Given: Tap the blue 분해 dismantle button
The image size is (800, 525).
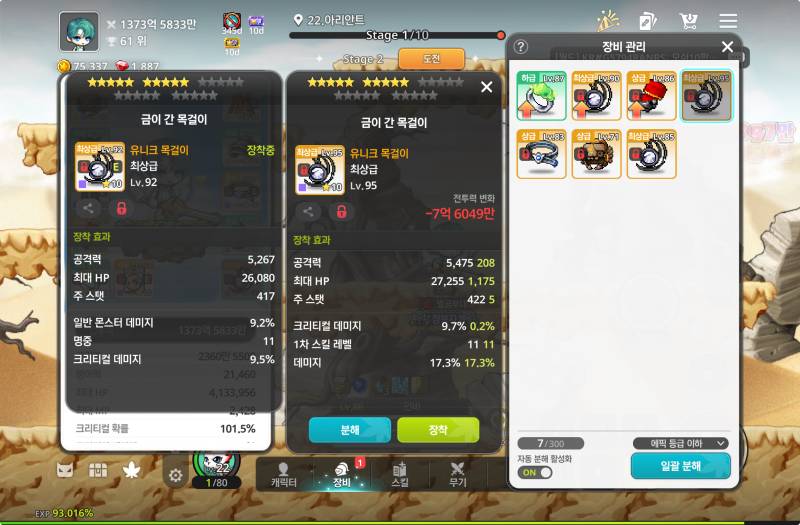Looking at the screenshot, I should point(349,430).
